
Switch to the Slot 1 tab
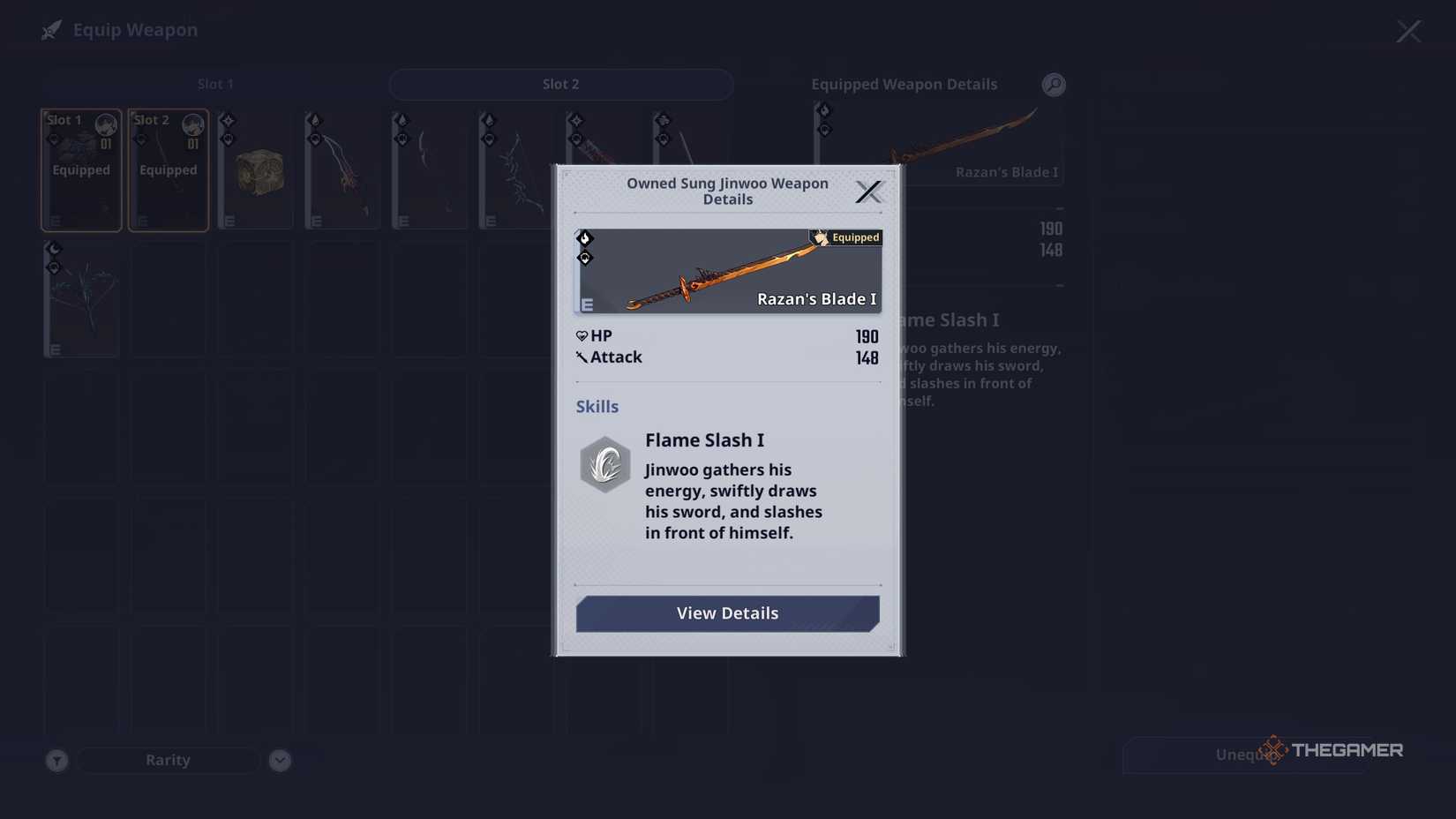(x=215, y=84)
